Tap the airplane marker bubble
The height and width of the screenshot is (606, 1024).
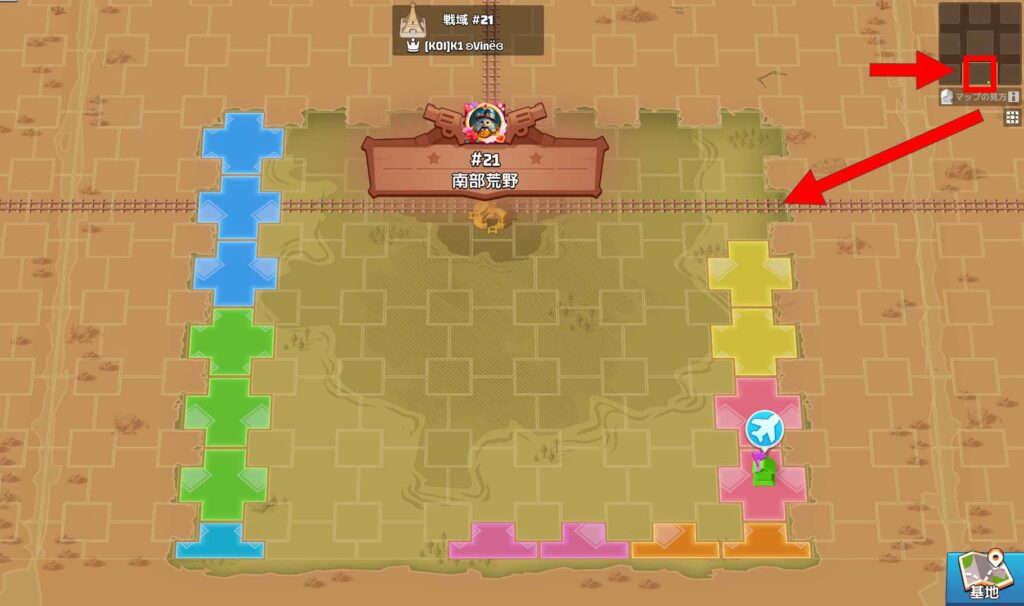[764, 429]
